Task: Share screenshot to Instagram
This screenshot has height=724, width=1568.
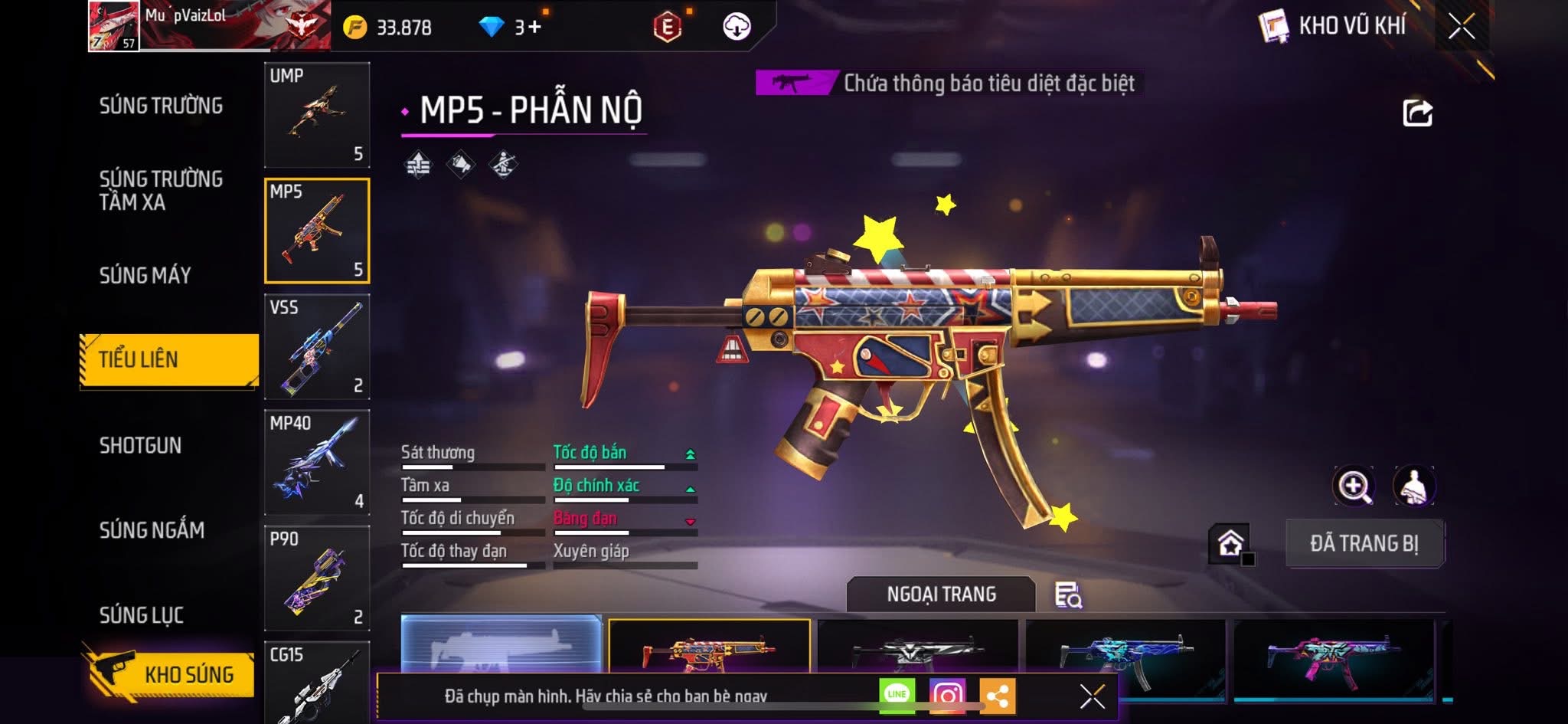Action: coord(947,695)
